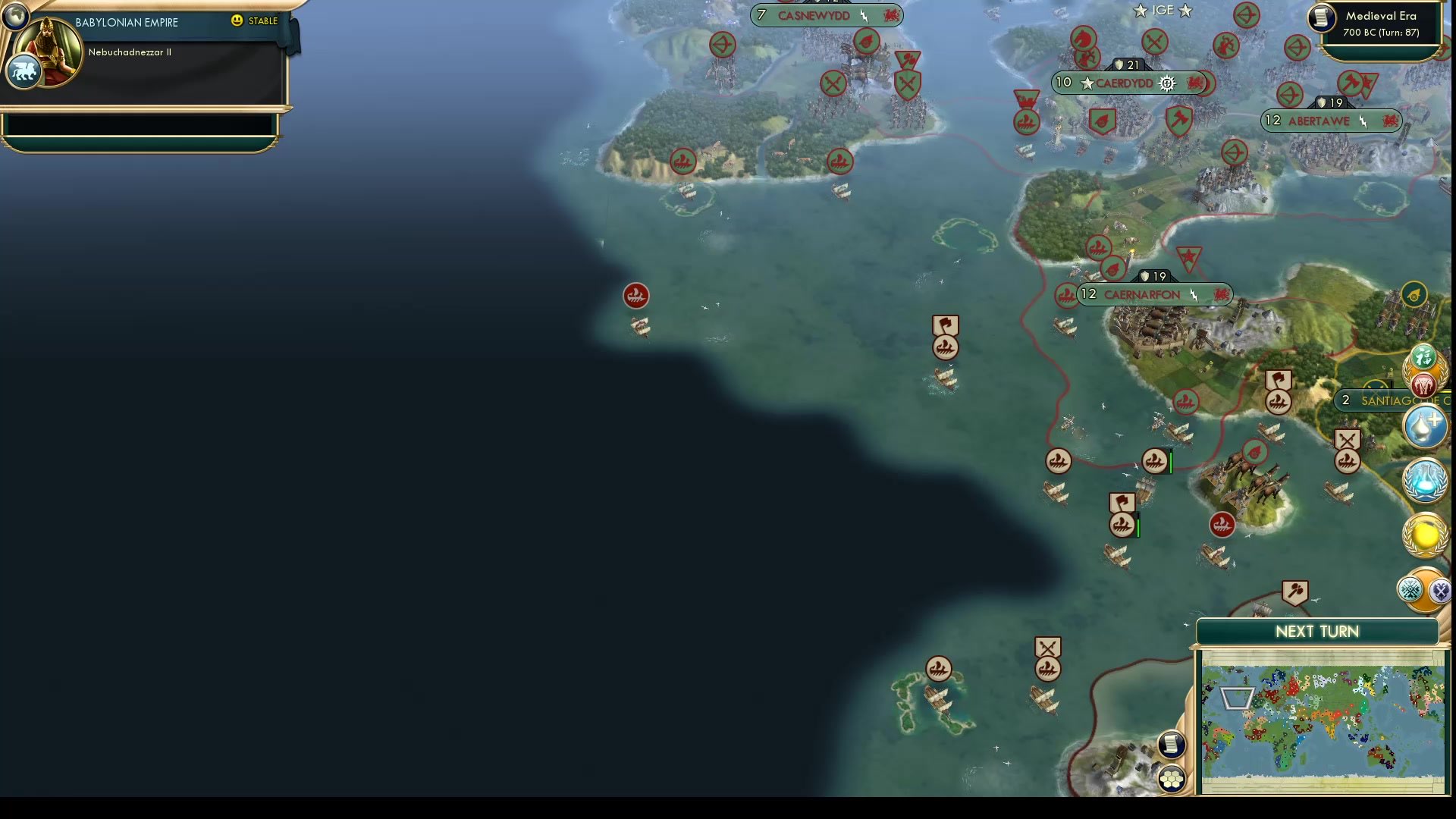Click the lightning bolt on Abertawe banner
The width and height of the screenshot is (1456, 819).
pyautogui.click(x=1363, y=121)
